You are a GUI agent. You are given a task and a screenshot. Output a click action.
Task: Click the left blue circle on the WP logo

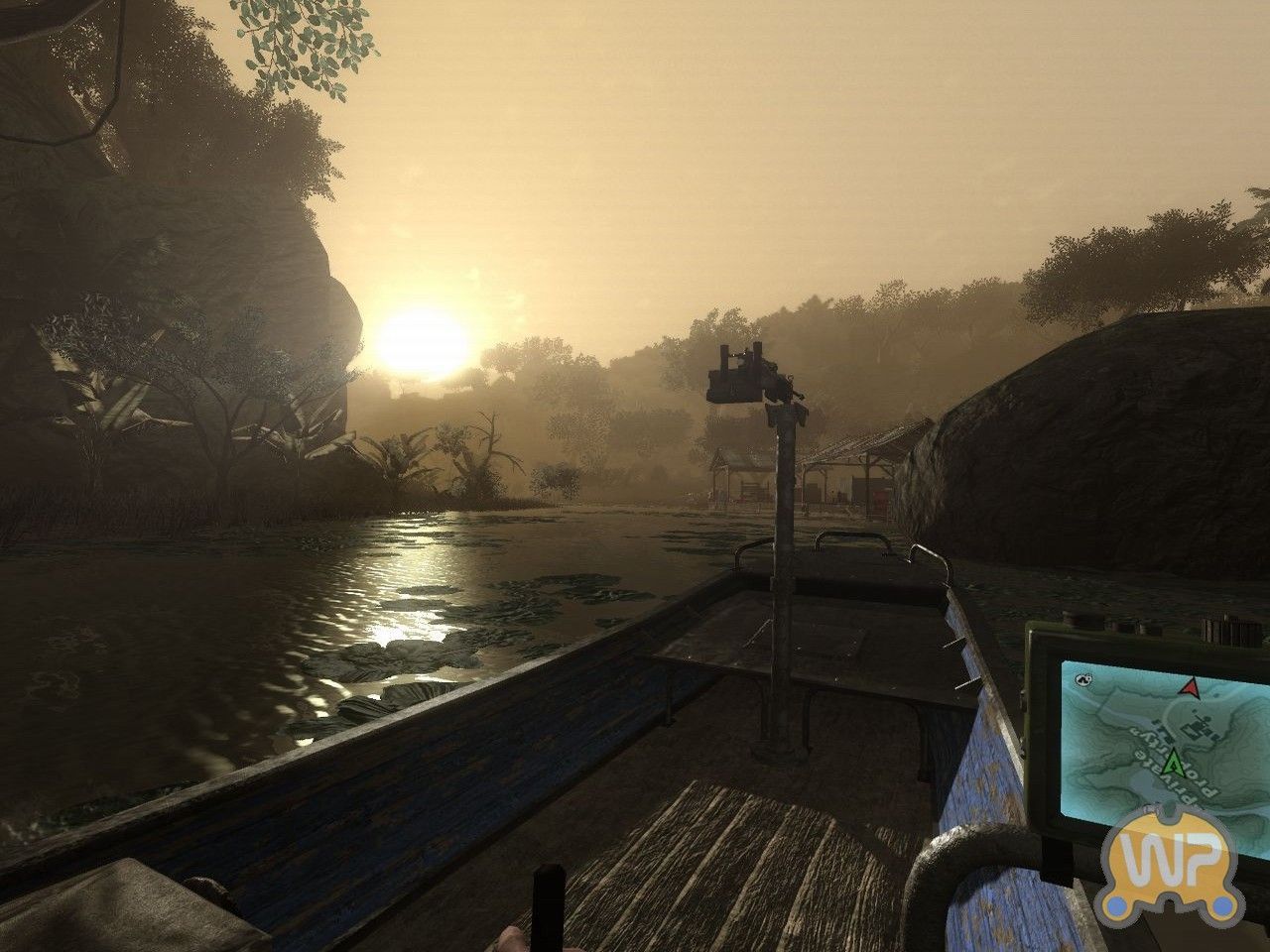[x=1116, y=904]
